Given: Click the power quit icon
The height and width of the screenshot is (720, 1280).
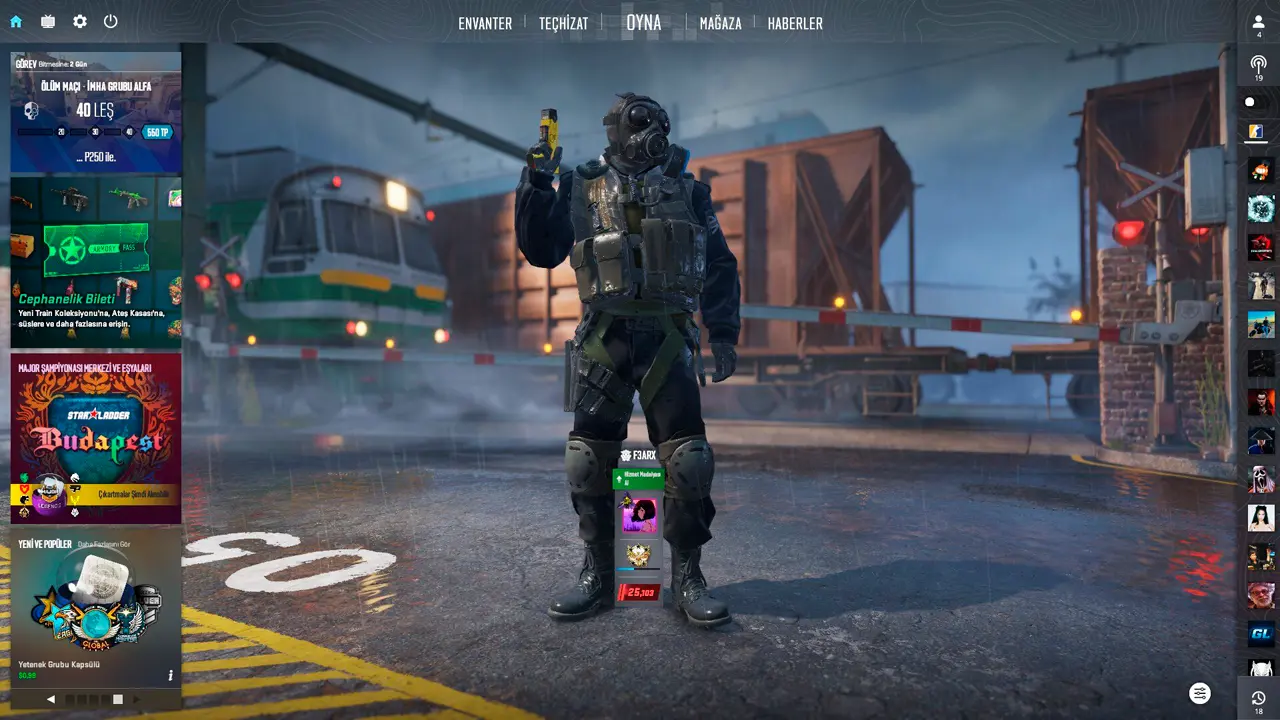Looking at the screenshot, I should point(111,21).
